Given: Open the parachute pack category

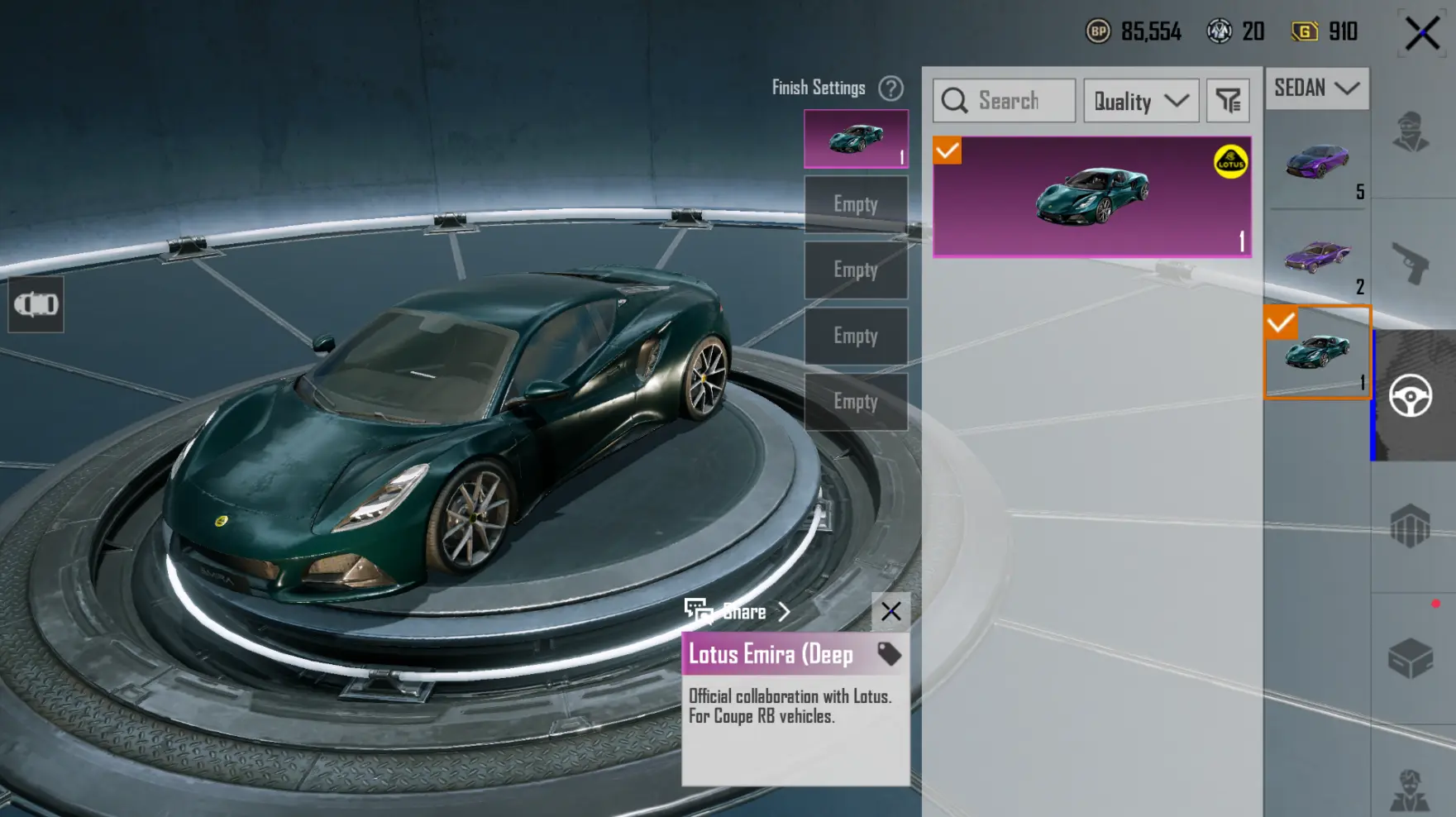Looking at the screenshot, I should coord(1411,526).
